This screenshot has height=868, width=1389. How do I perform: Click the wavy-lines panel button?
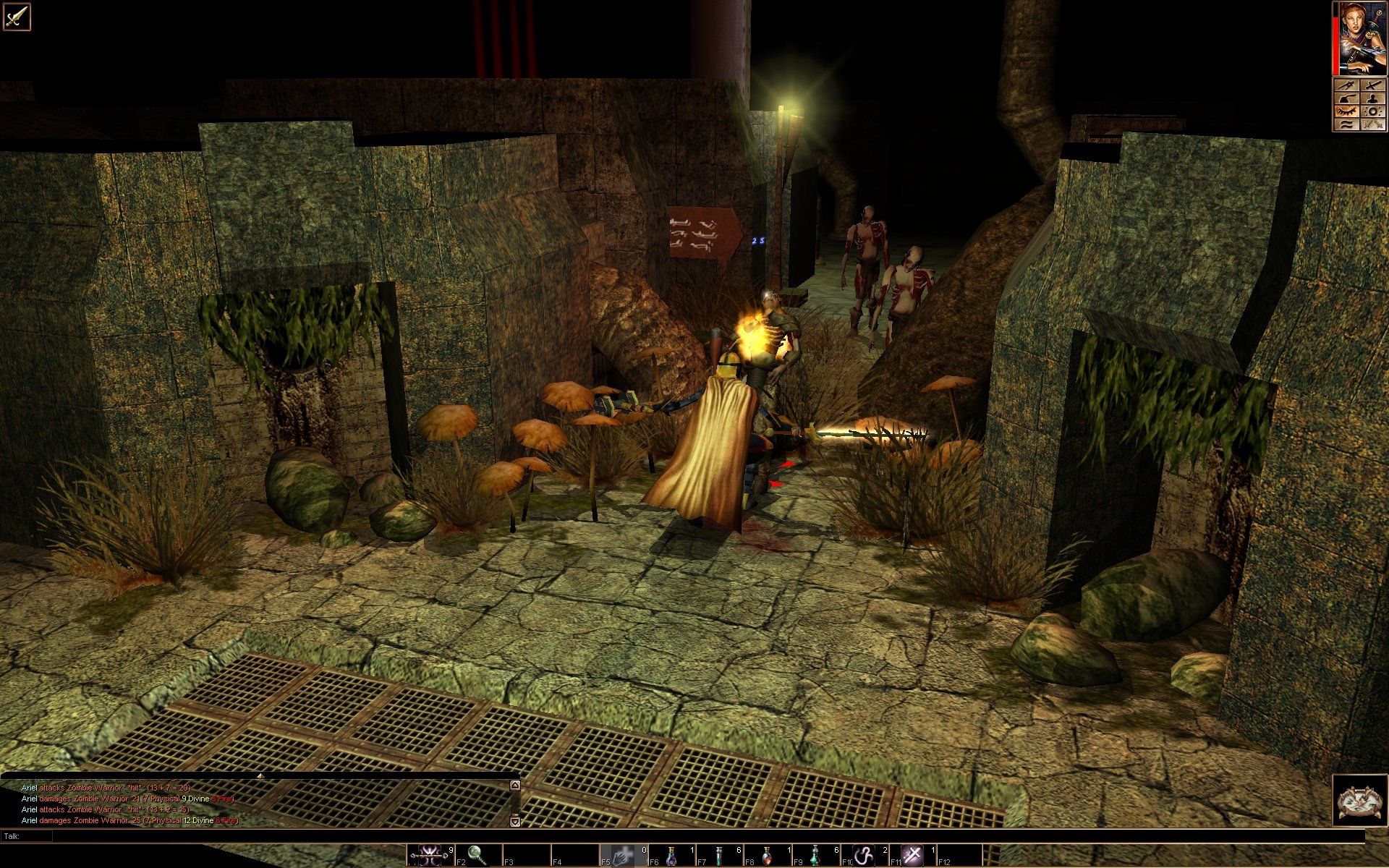point(1347,124)
